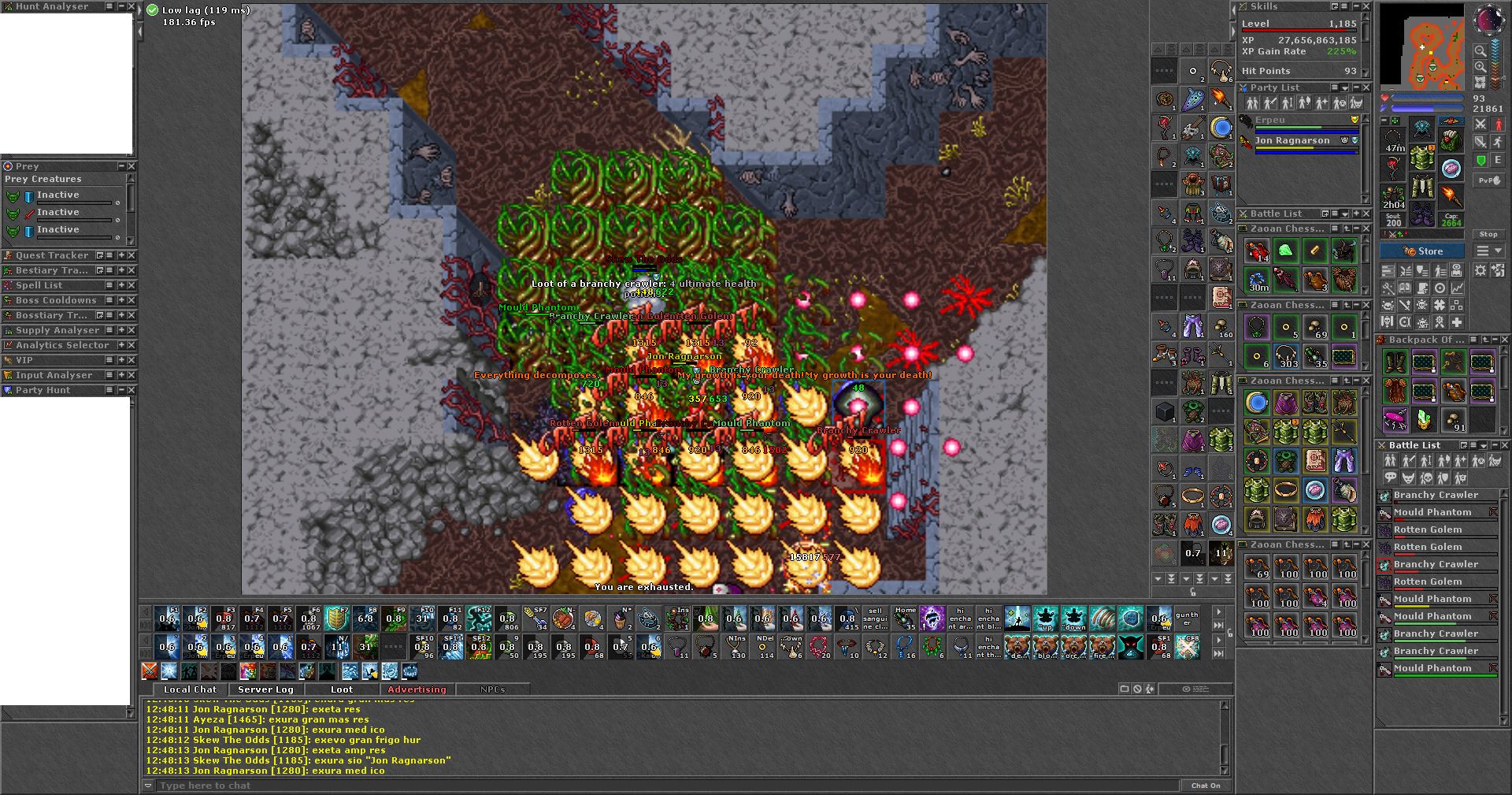Close the Hunt Analyser panel

click(132, 6)
